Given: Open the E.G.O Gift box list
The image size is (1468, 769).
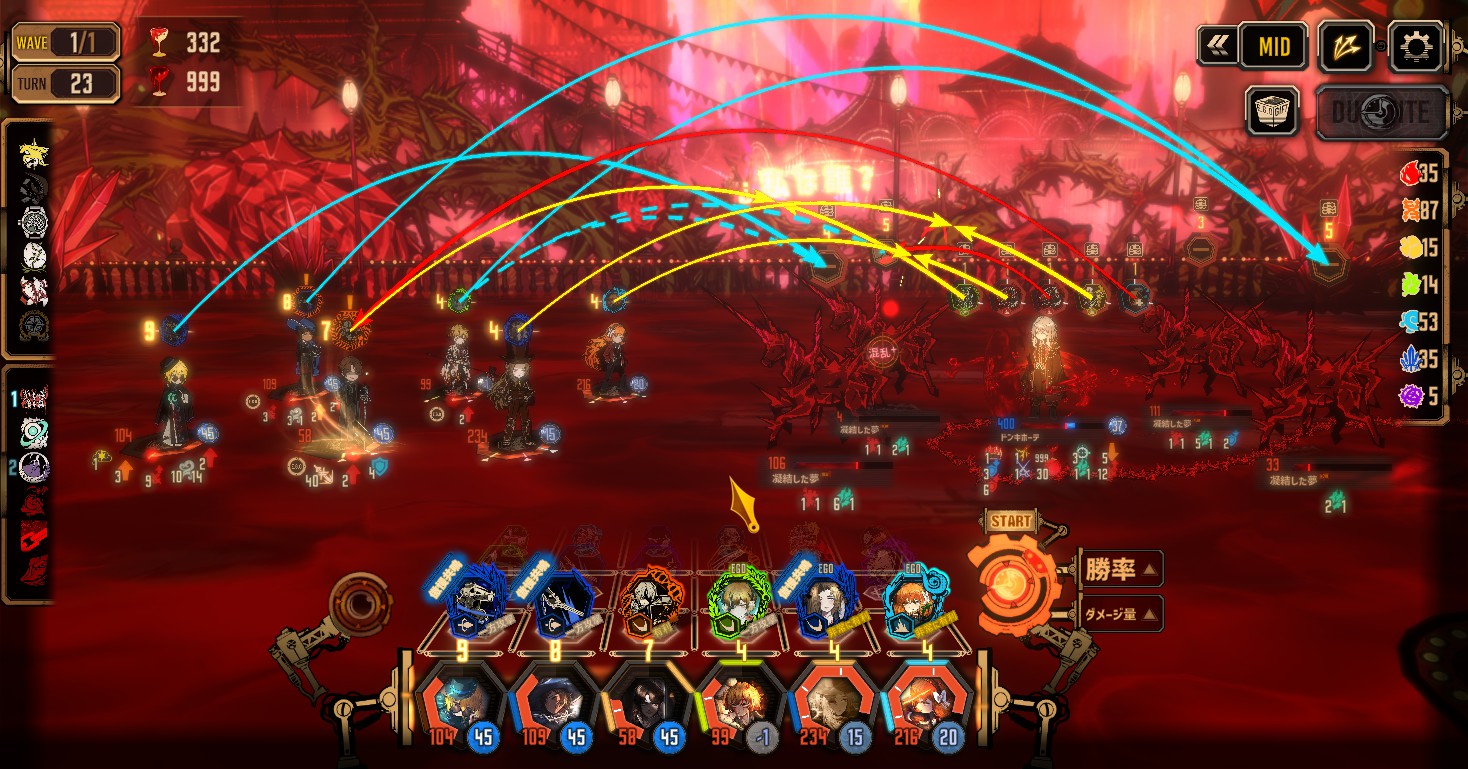Looking at the screenshot, I should point(1272,110).
